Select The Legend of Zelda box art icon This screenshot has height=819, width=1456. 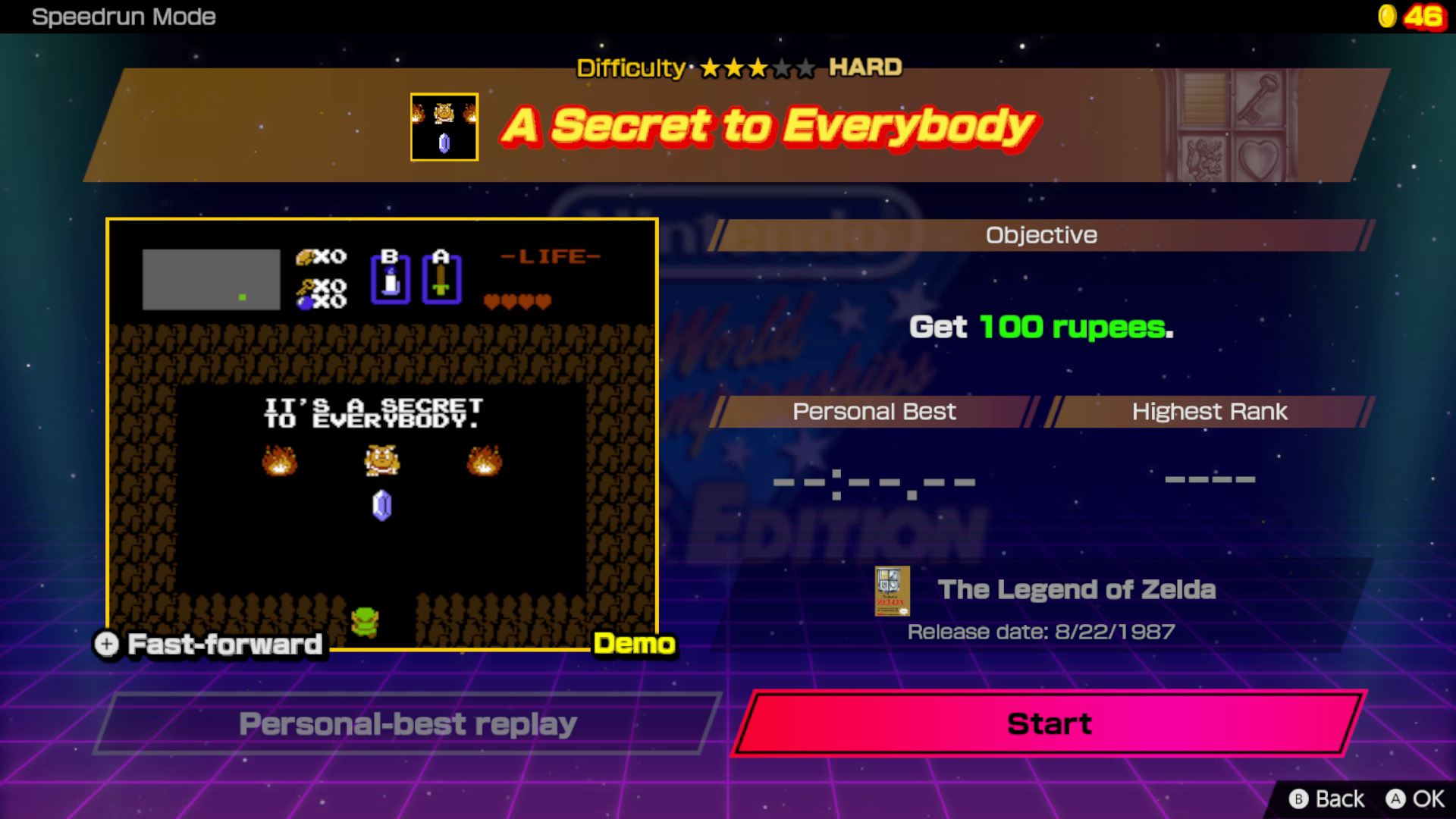point(893,591)
